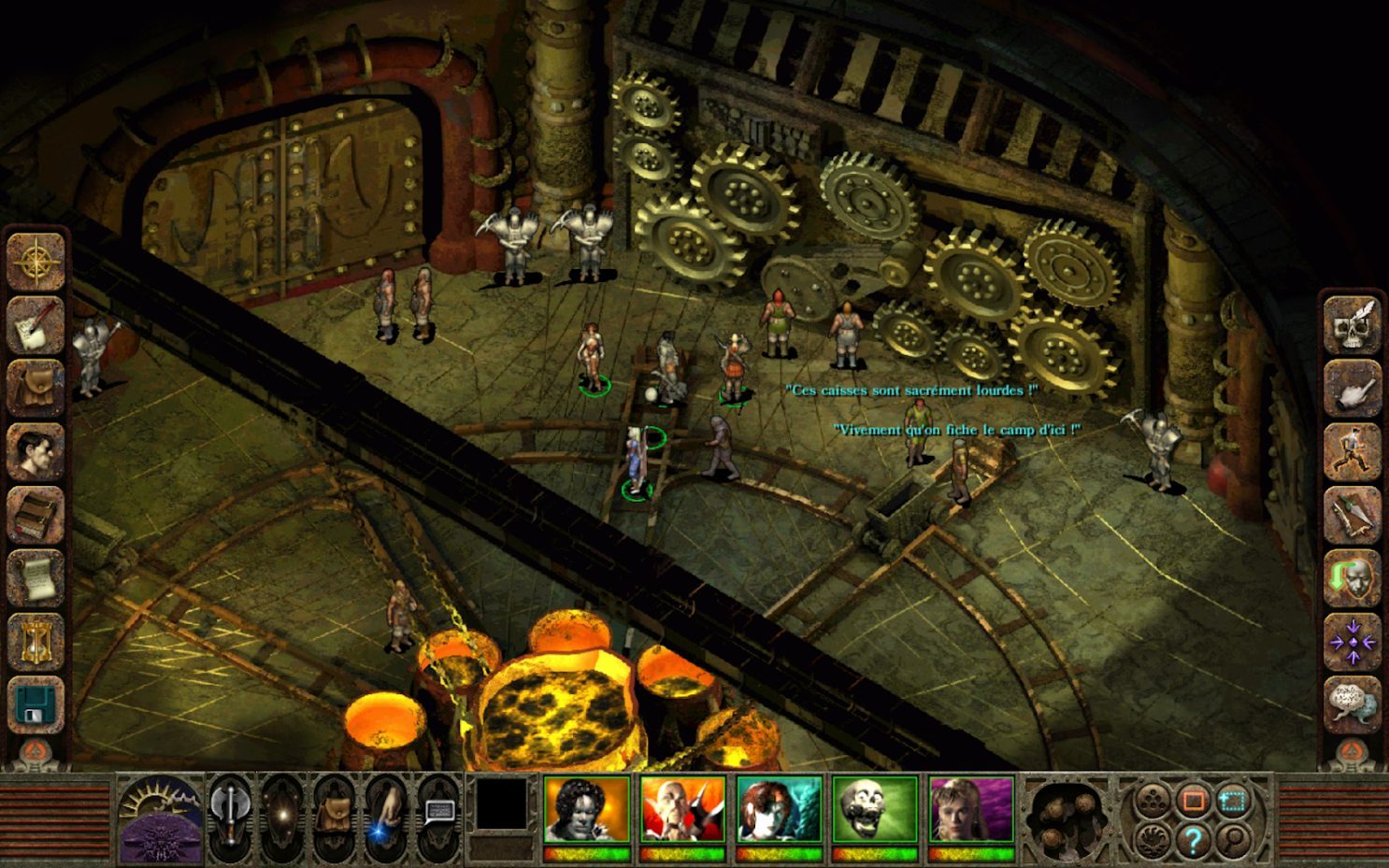Open the character sheet head icon

[36, 451]
